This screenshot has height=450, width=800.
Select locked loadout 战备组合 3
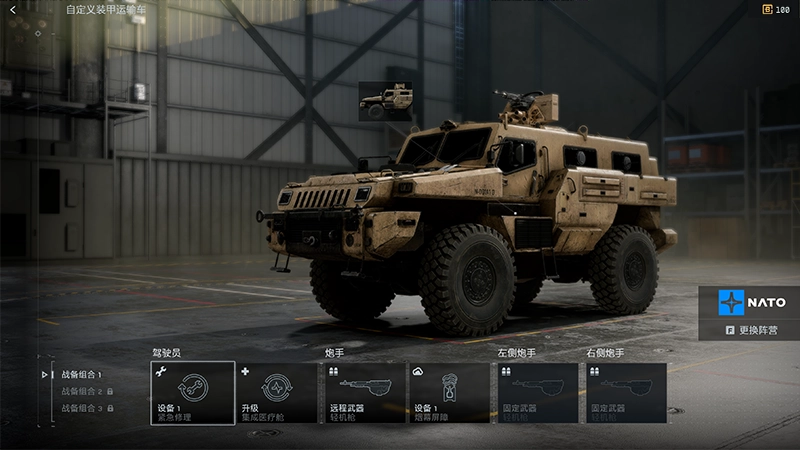[82, 408]
